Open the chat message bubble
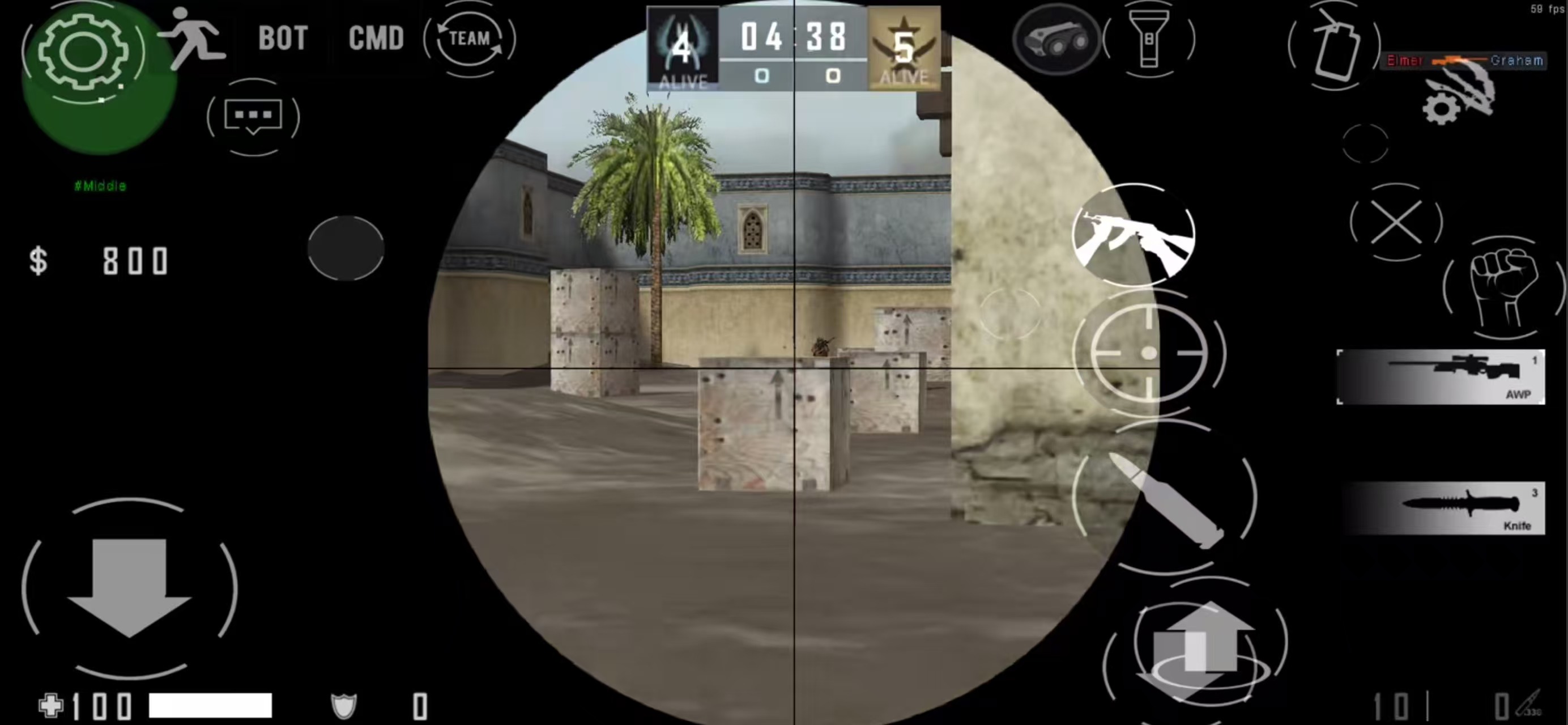Screen dimensions: 1568x725 coord(253,116)
